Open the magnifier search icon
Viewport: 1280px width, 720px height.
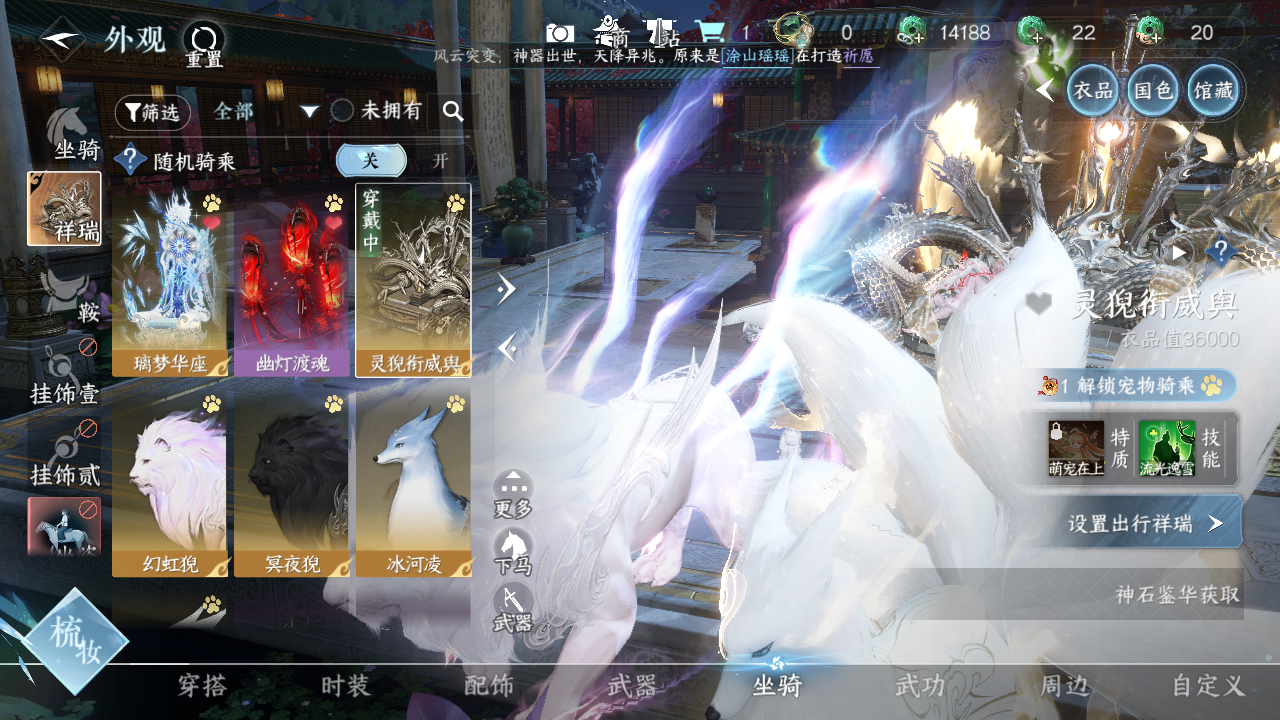453,111
